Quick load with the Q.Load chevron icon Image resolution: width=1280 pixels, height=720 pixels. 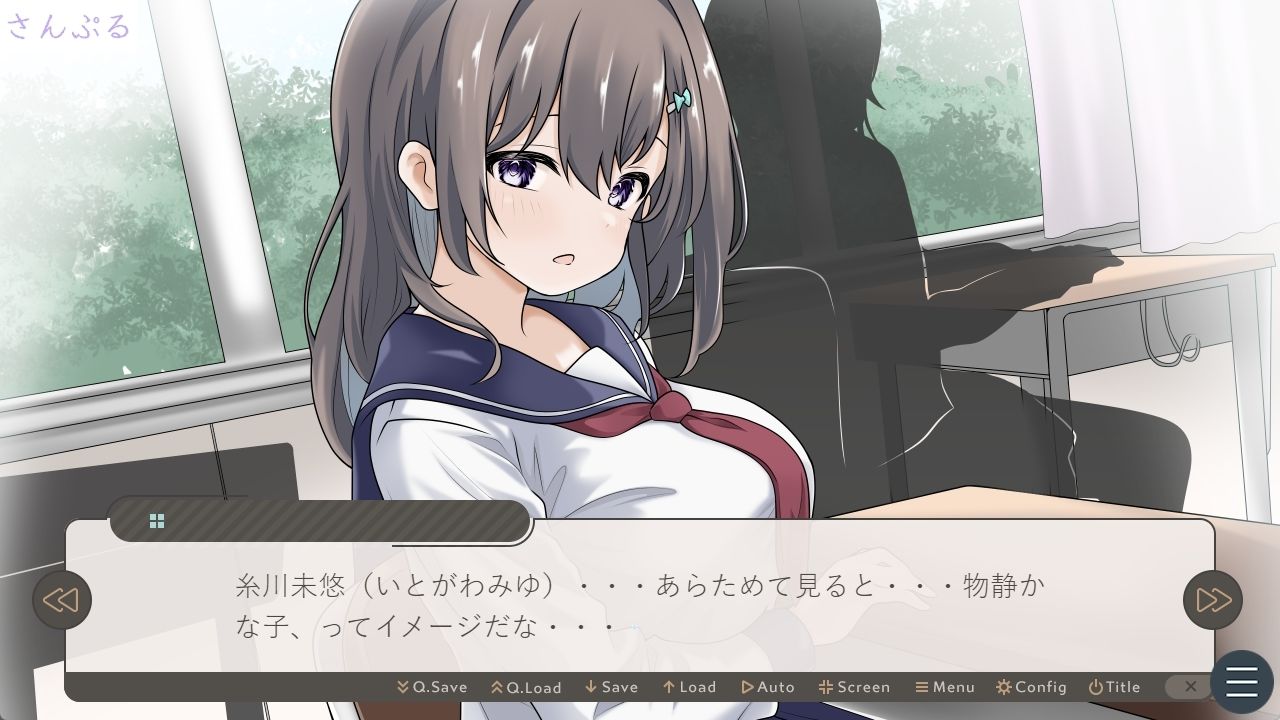[x=497, y=687]
